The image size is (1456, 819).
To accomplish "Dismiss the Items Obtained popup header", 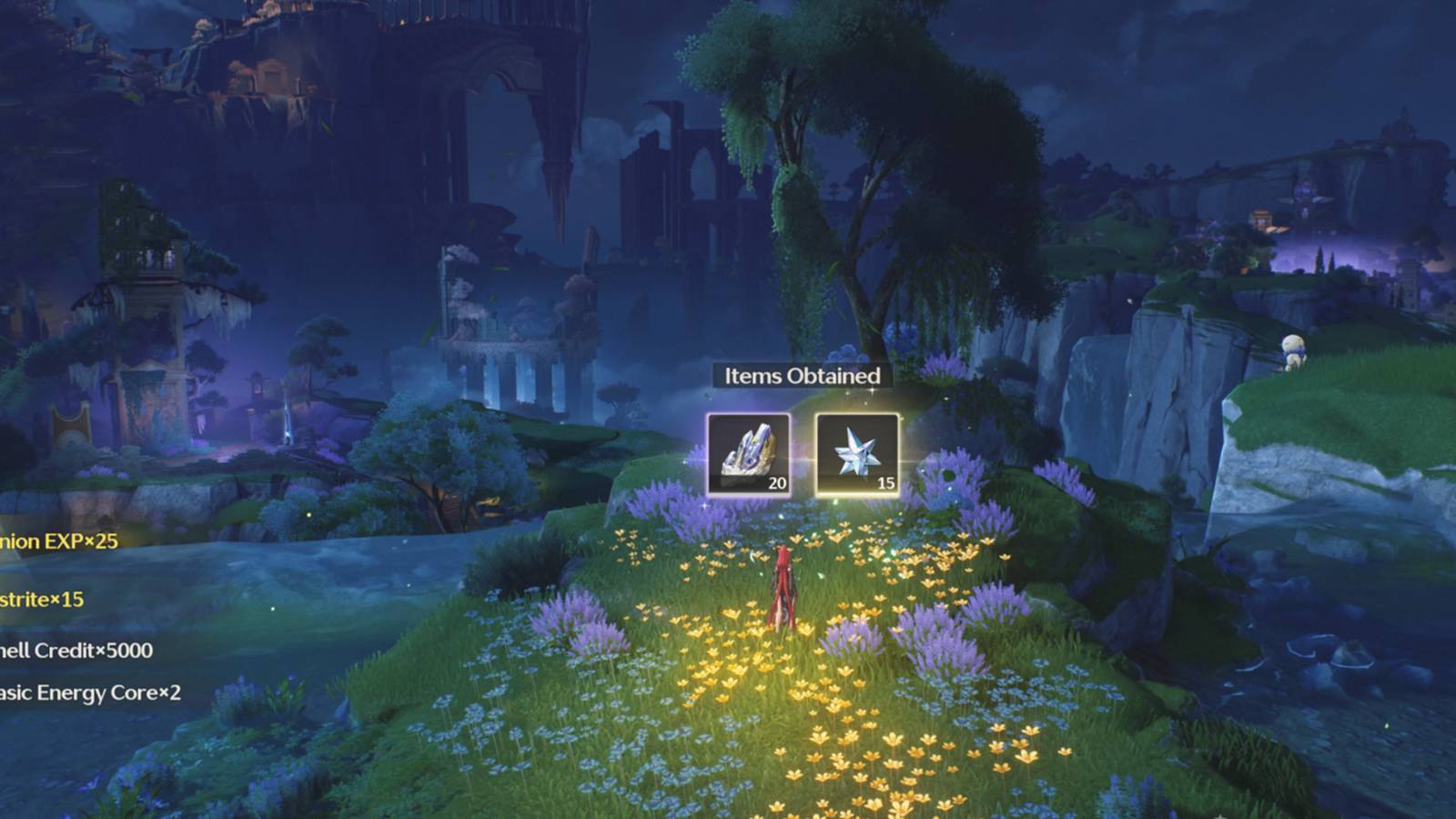I will (801, 374).
